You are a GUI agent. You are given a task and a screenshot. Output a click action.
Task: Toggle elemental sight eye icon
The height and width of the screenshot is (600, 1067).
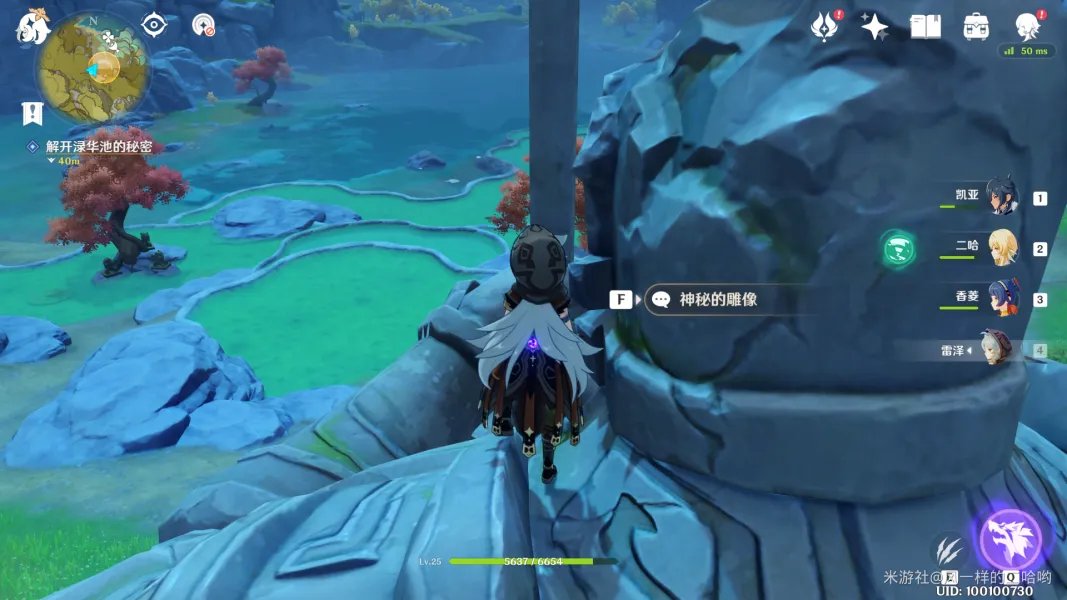tap(153, 25)
